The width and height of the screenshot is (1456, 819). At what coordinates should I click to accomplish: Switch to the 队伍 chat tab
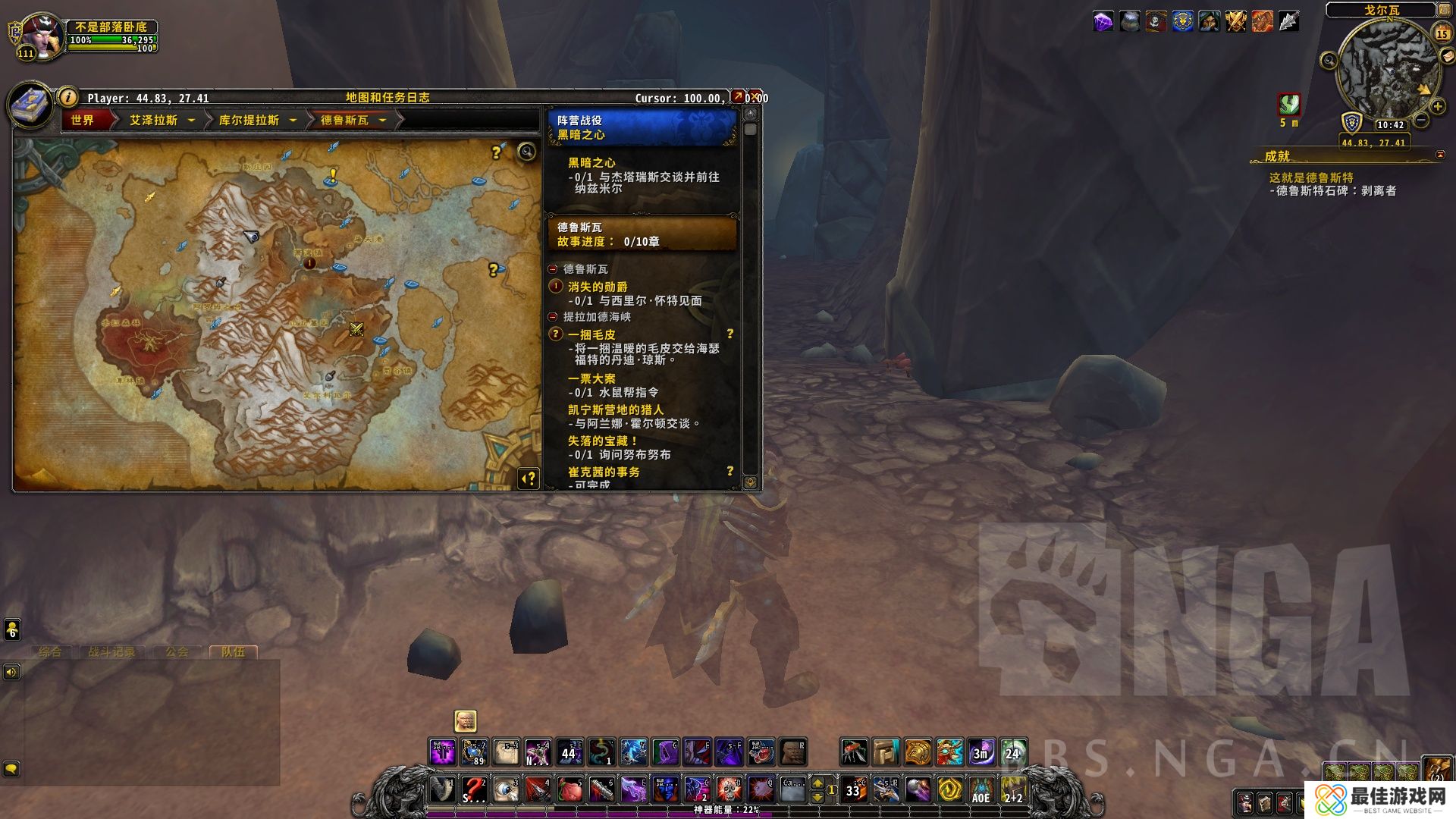[x=233, y=651]
